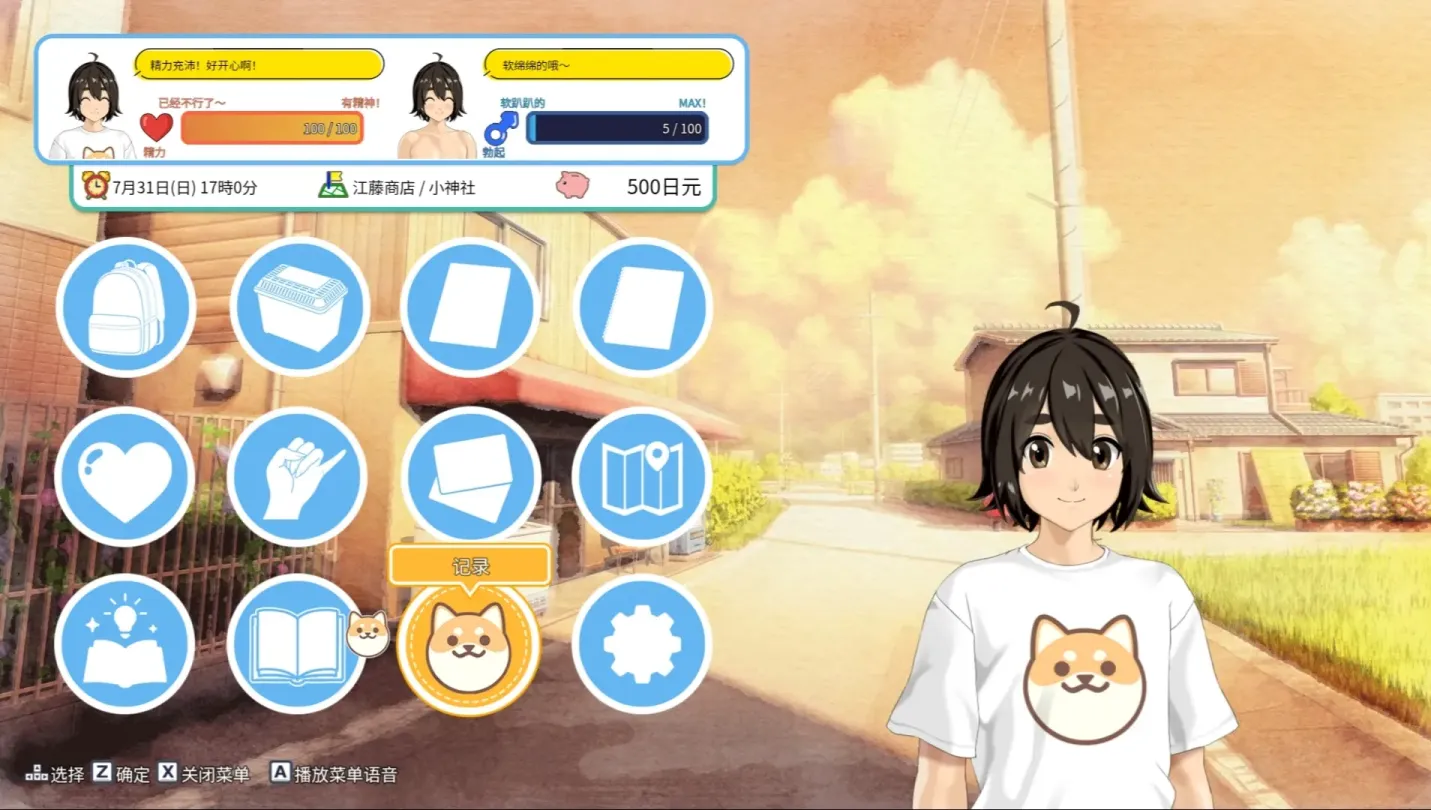
Task: Select the single document page icon
Action: click(x=470, y=307)
